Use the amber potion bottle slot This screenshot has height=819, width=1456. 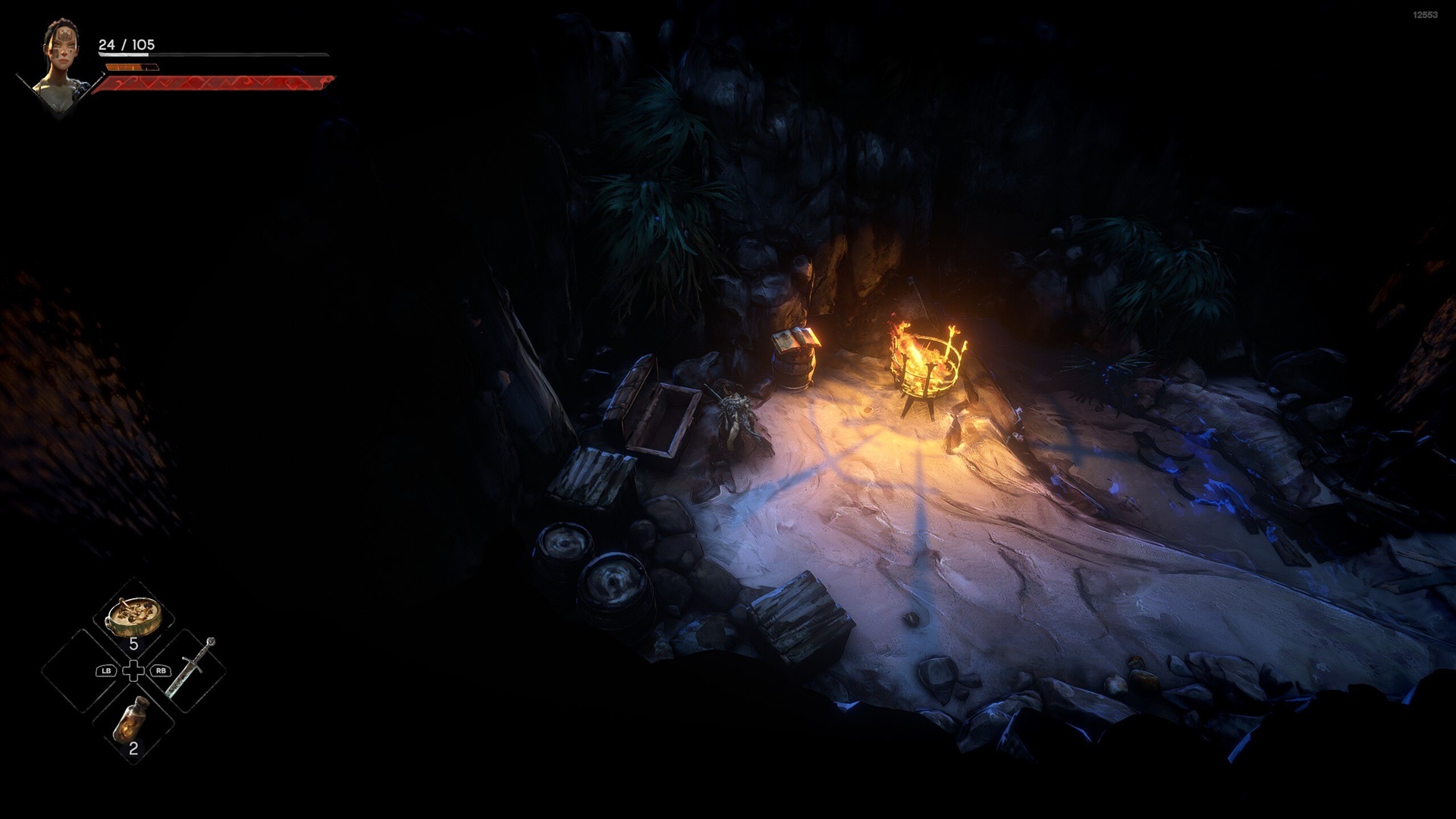coord(133,720)
